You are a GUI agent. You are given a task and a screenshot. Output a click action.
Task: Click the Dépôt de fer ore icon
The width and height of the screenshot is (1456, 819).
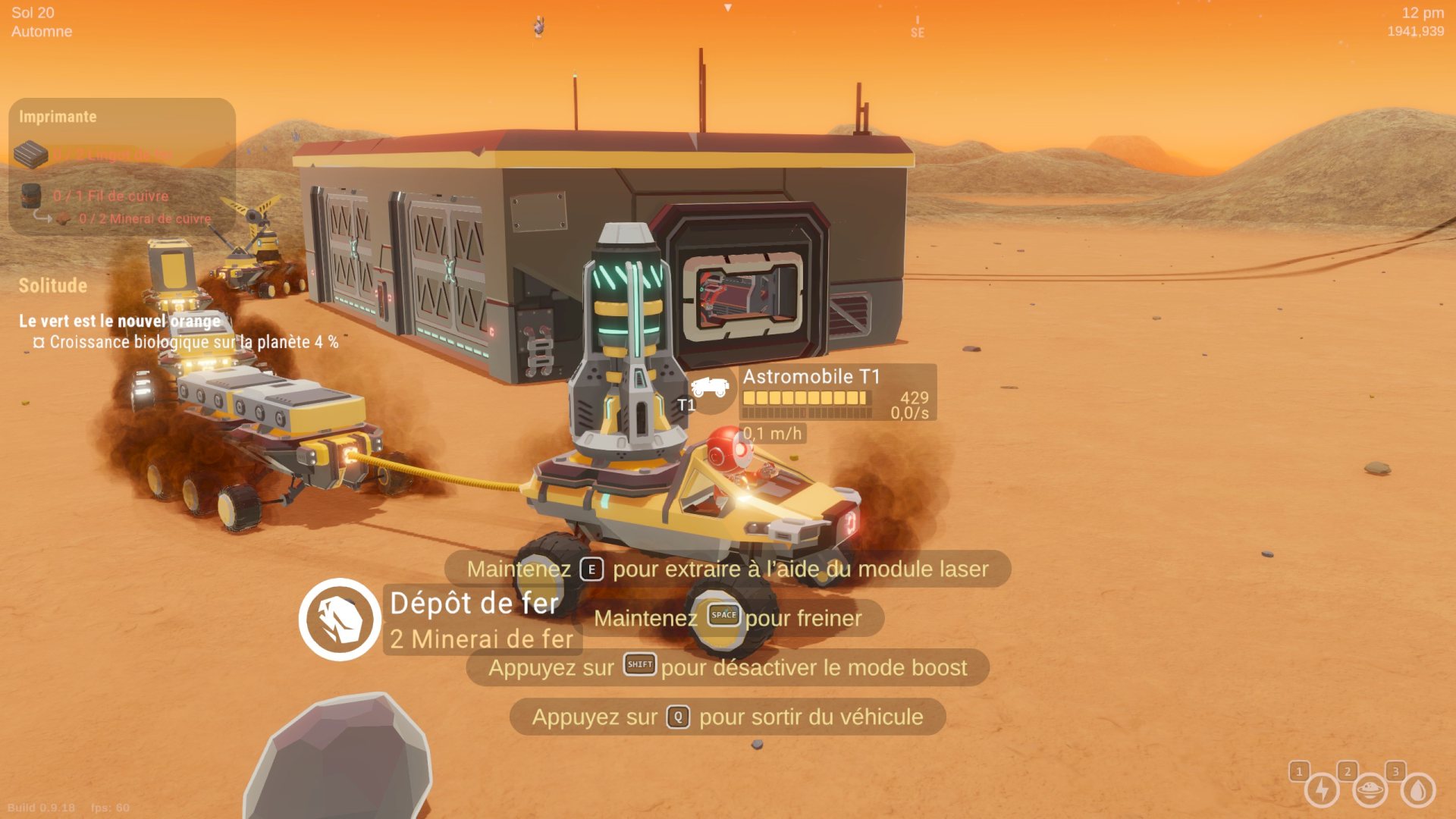[339, 619]
